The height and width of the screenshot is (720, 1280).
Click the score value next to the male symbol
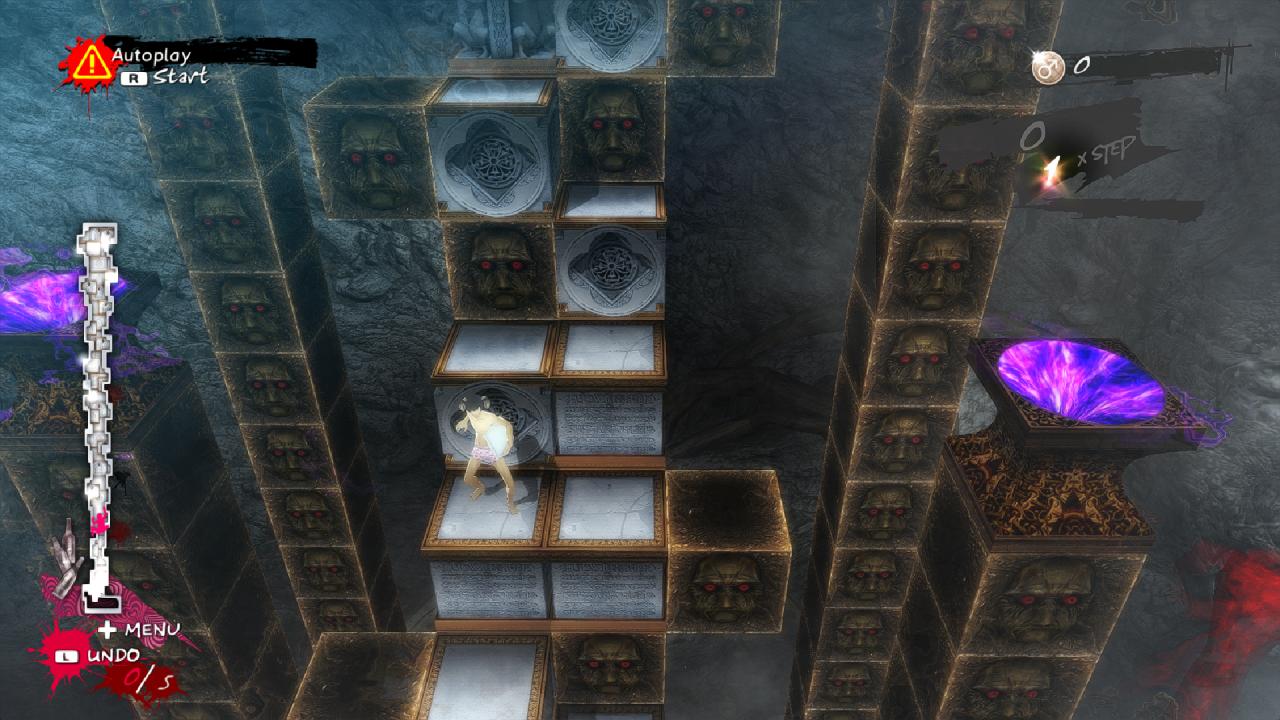1083,66
